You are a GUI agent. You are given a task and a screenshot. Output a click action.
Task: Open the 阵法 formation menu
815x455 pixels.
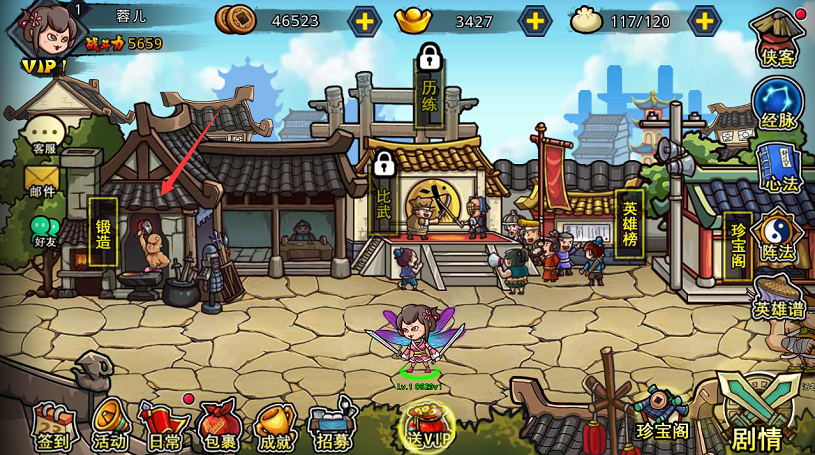click(x=778, y=236)
